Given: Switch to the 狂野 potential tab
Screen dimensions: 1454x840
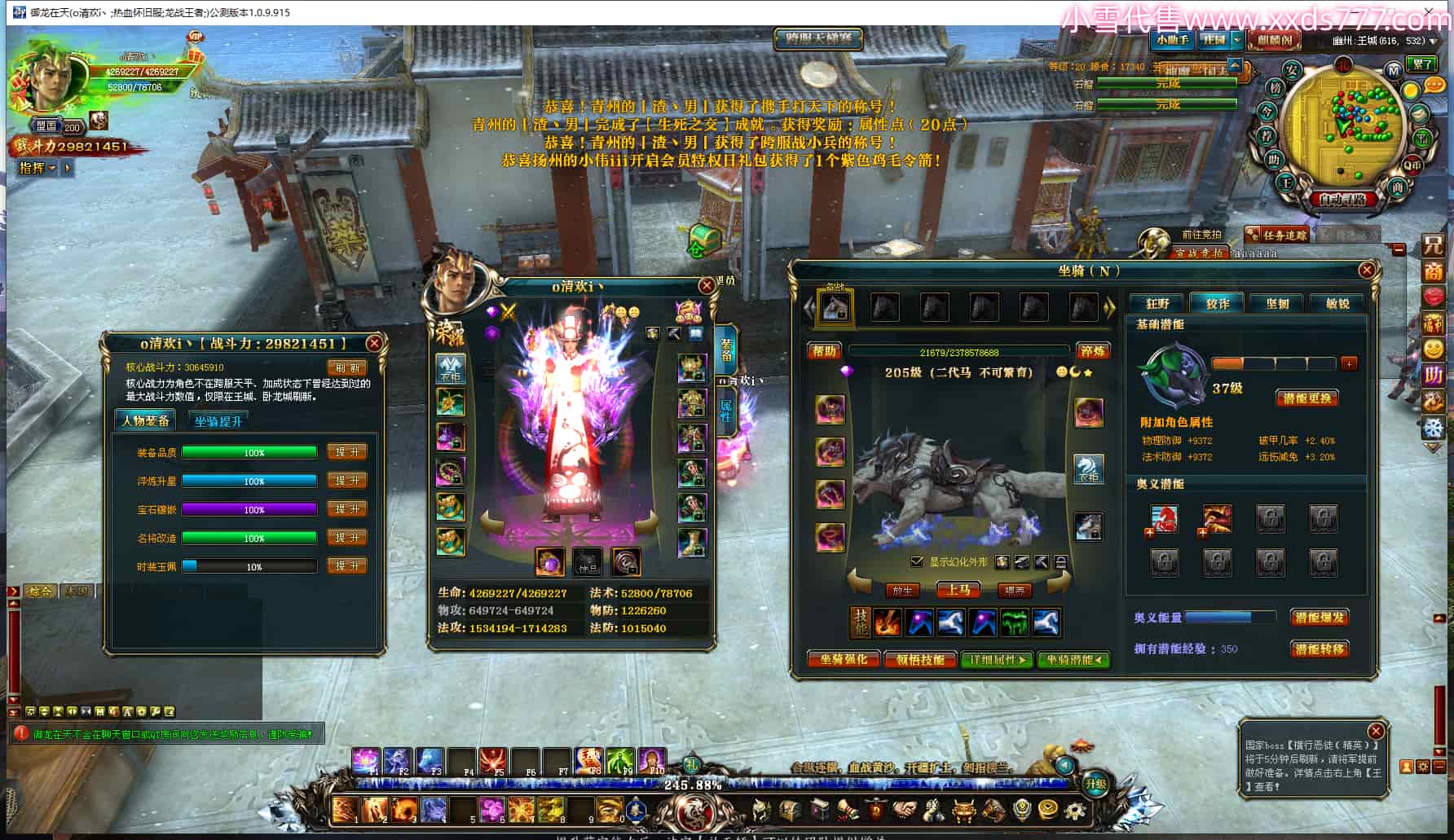Looking at the screenshot, I should (1157, 303).
